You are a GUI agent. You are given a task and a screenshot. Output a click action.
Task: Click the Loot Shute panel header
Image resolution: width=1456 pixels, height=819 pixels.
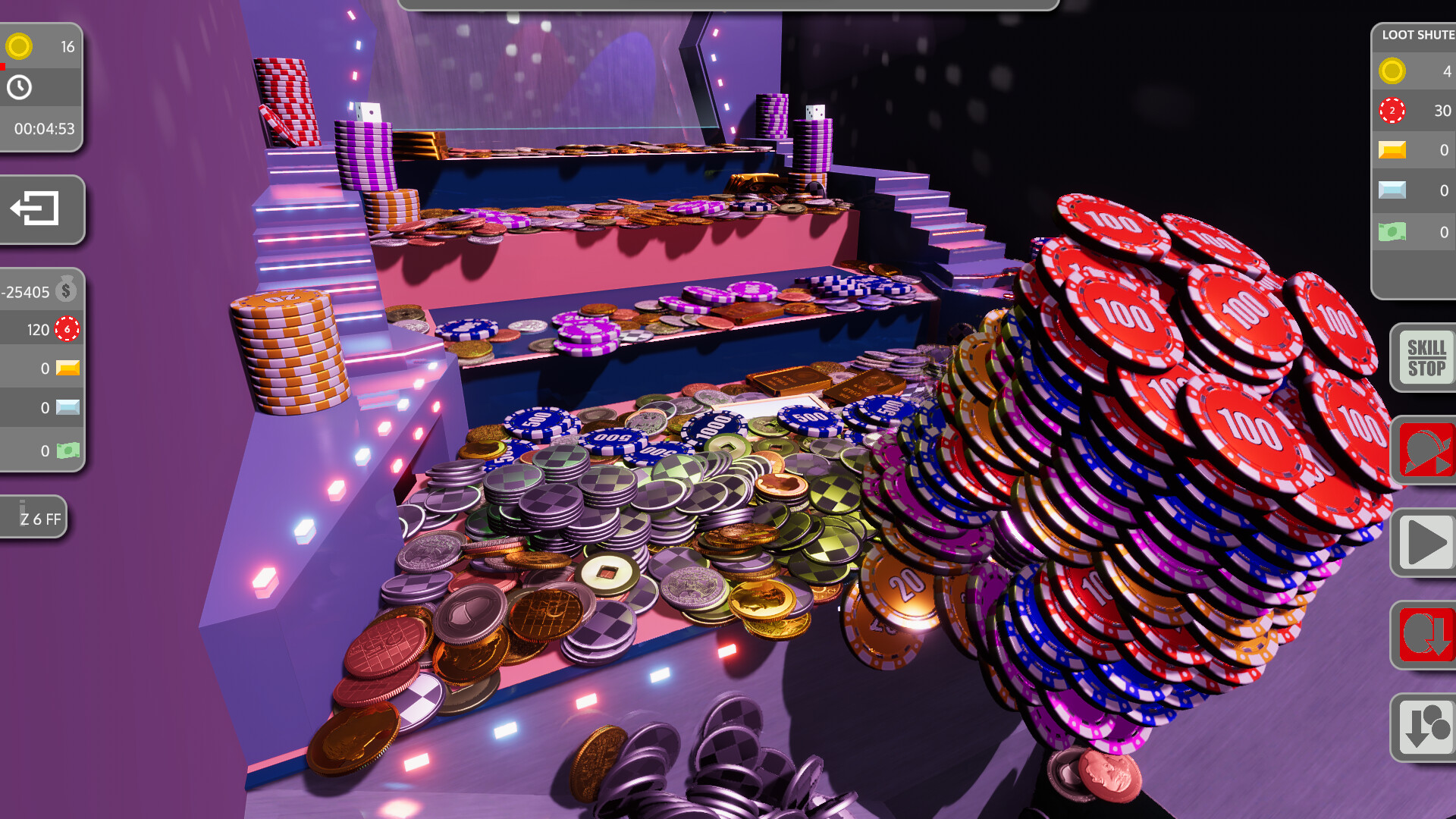tap(1415, 33)
